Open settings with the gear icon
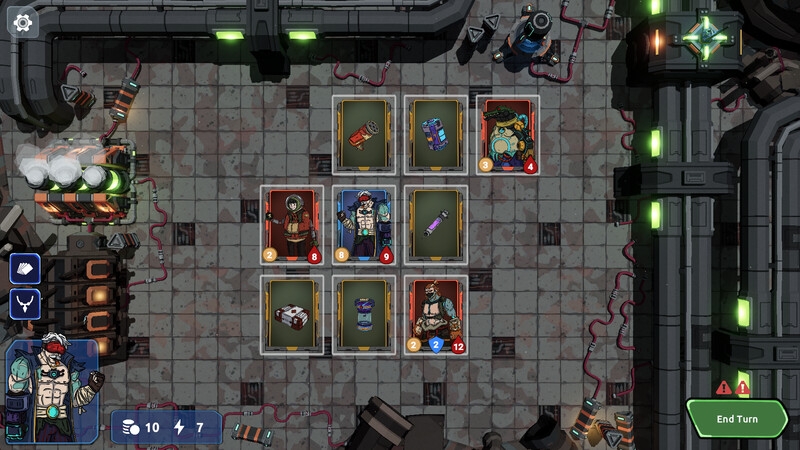This screenshot has height=450, width=800. [x=22, y=21]
